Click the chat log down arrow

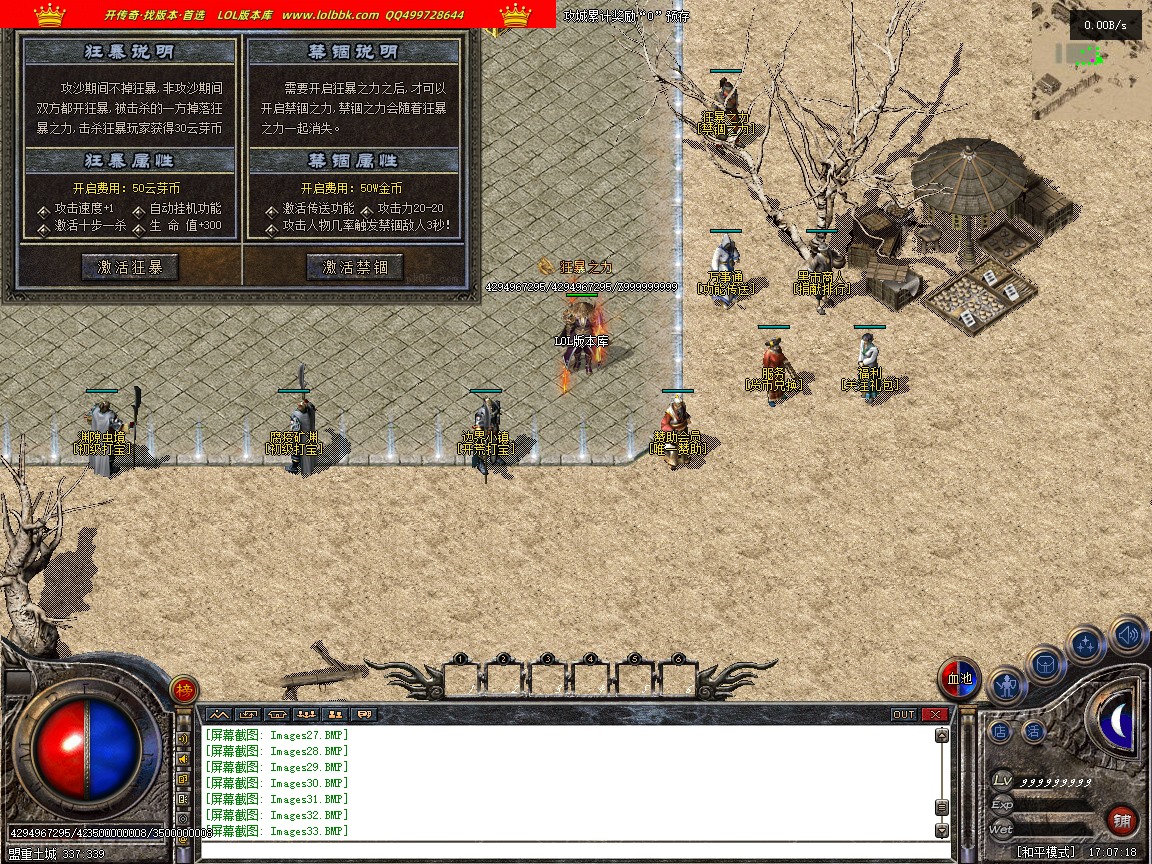pos(941,830)
